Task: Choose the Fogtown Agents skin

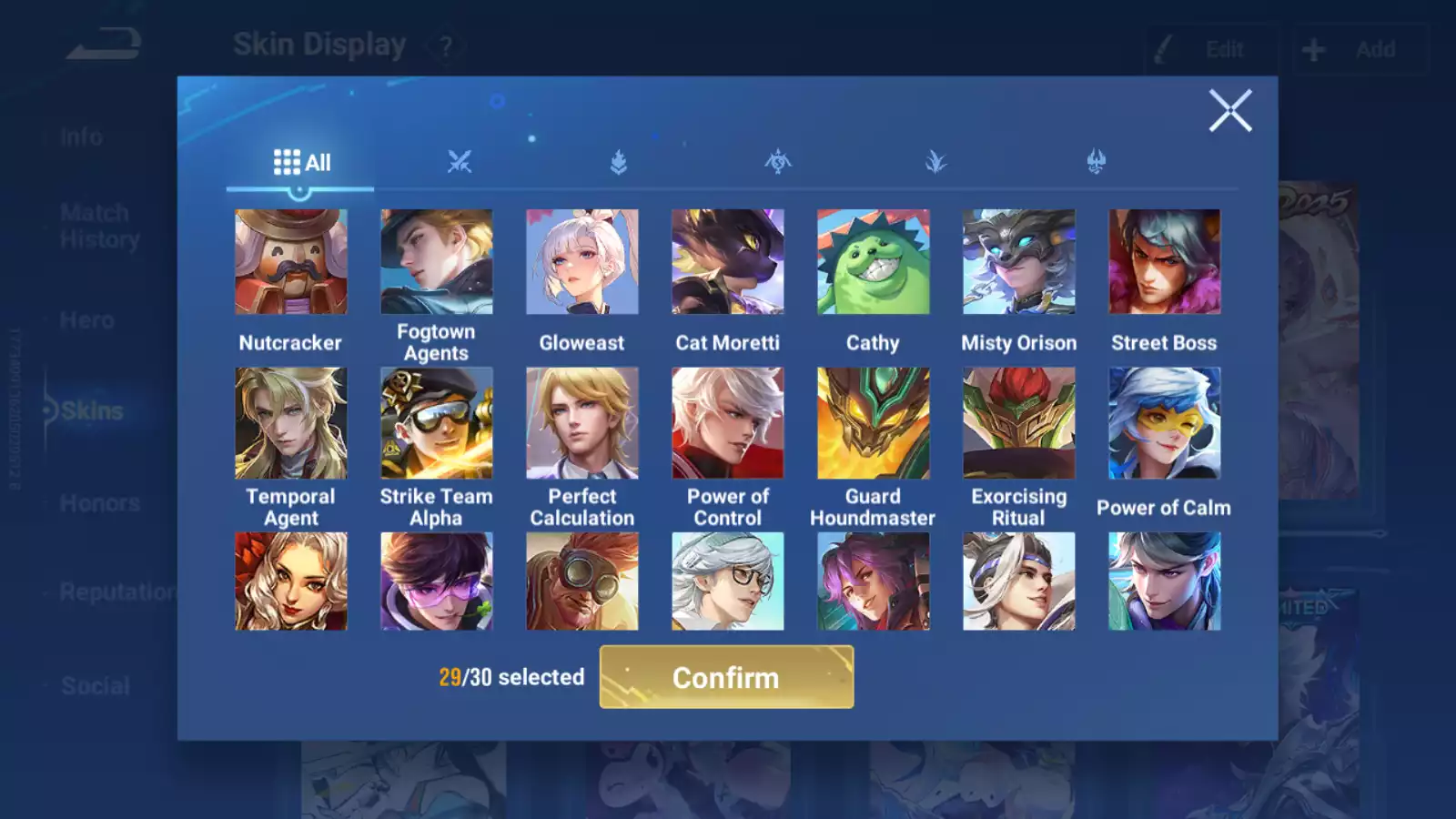Action: tap(437, 262)
